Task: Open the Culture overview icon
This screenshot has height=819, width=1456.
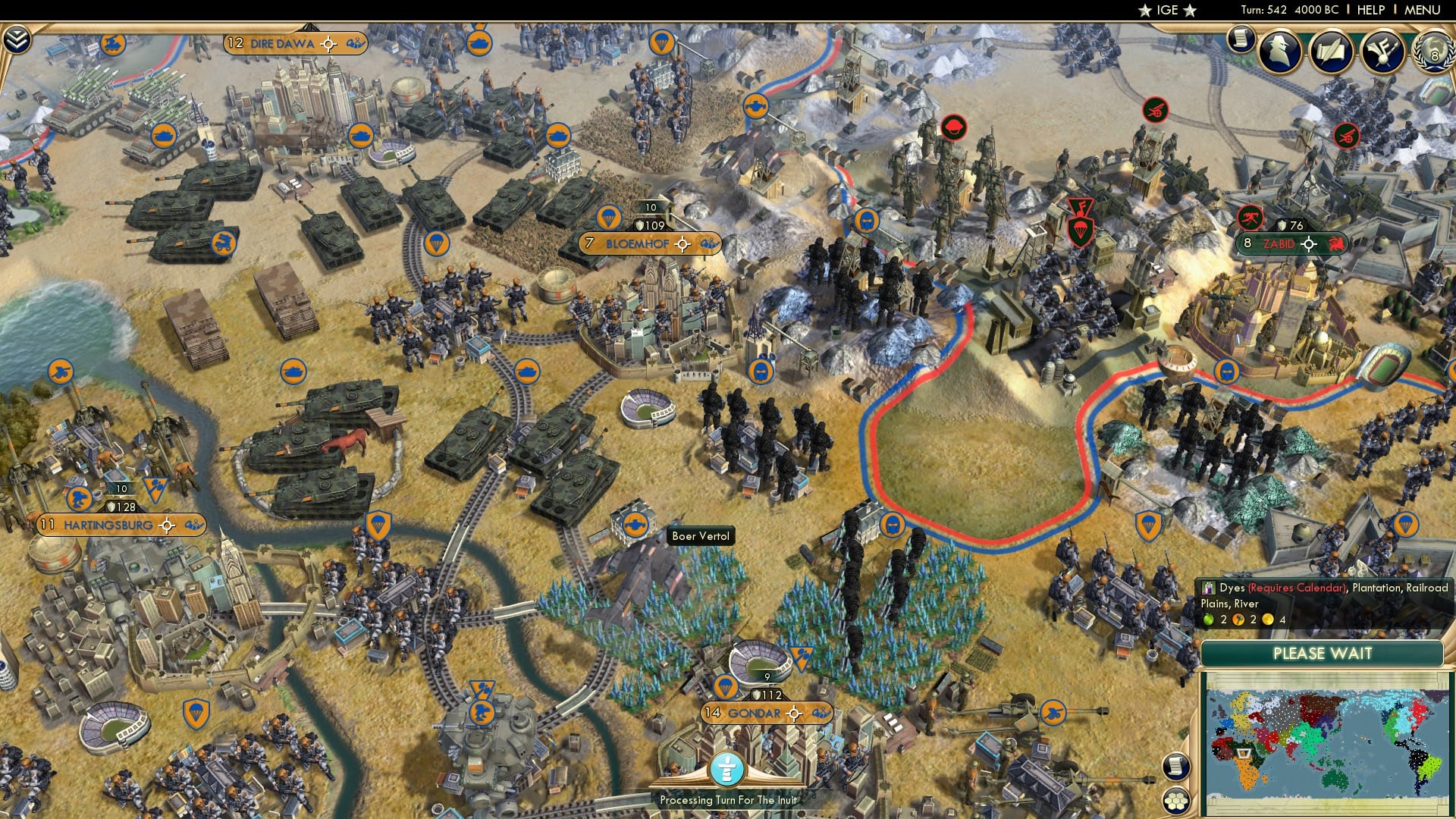Action: click(x=1382, y=53)
